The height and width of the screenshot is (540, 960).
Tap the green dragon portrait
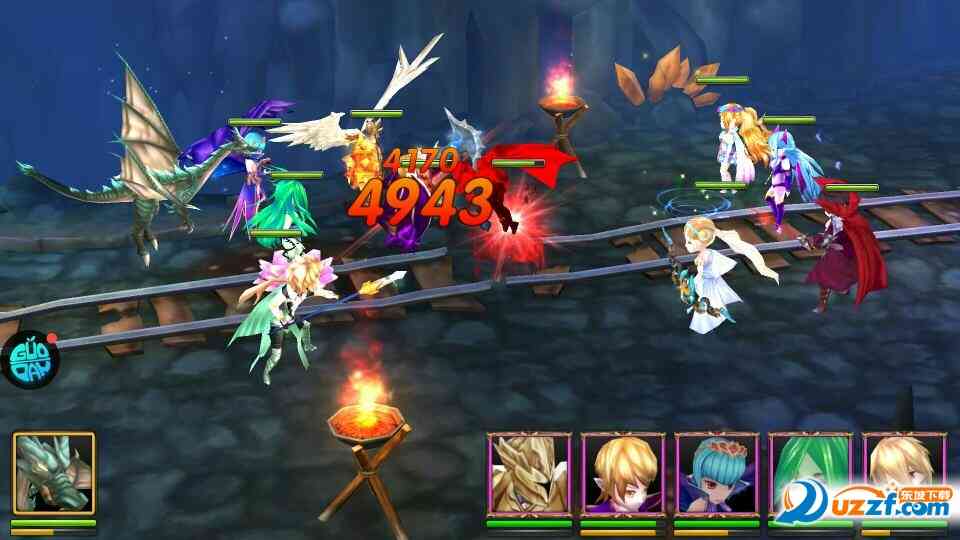(54, 473)
